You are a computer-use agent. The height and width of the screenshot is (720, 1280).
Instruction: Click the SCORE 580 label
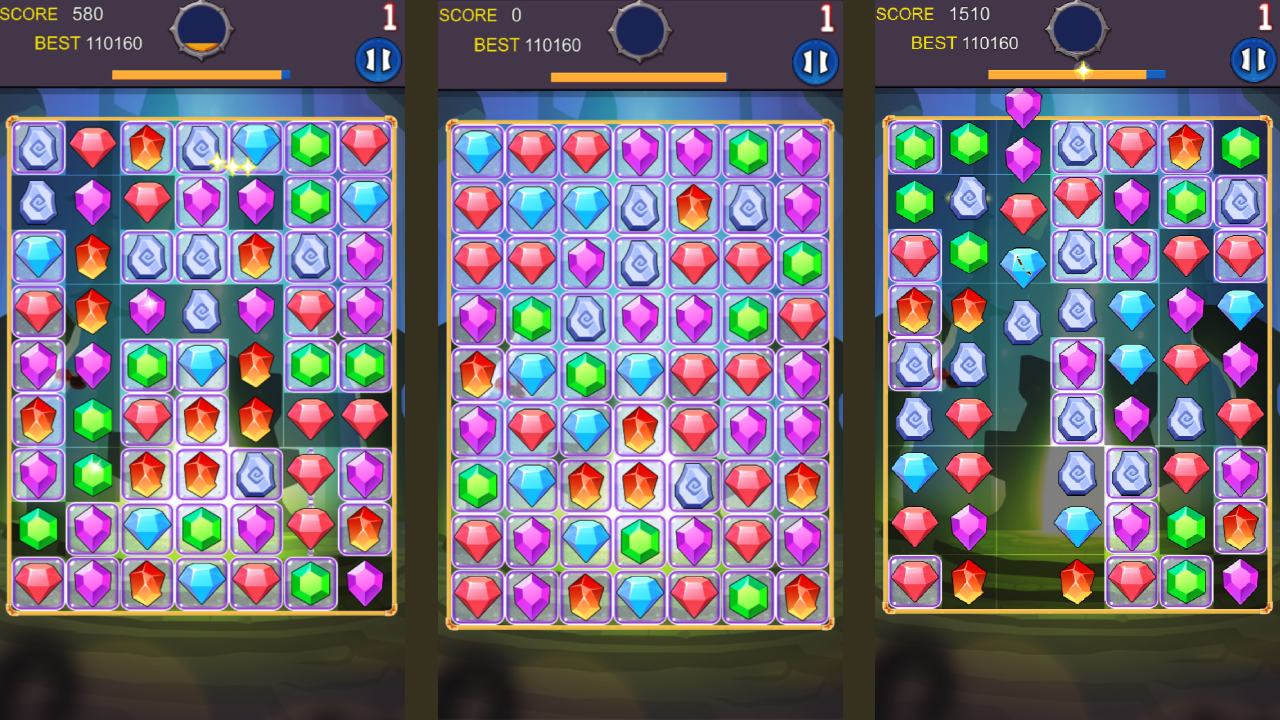(51, 14)
